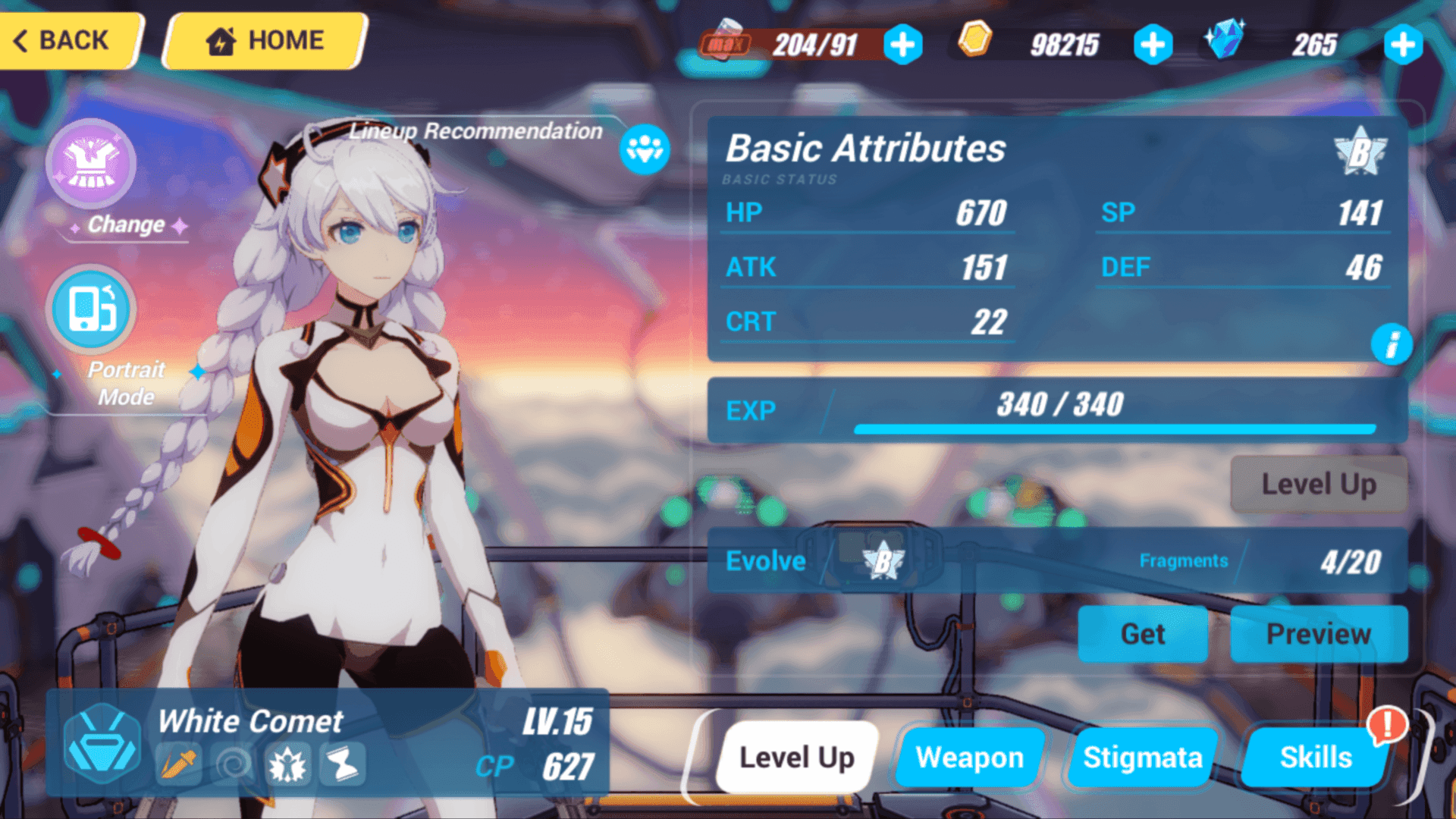Click Get to obtain Evolve fragments

pos(1143,635)
